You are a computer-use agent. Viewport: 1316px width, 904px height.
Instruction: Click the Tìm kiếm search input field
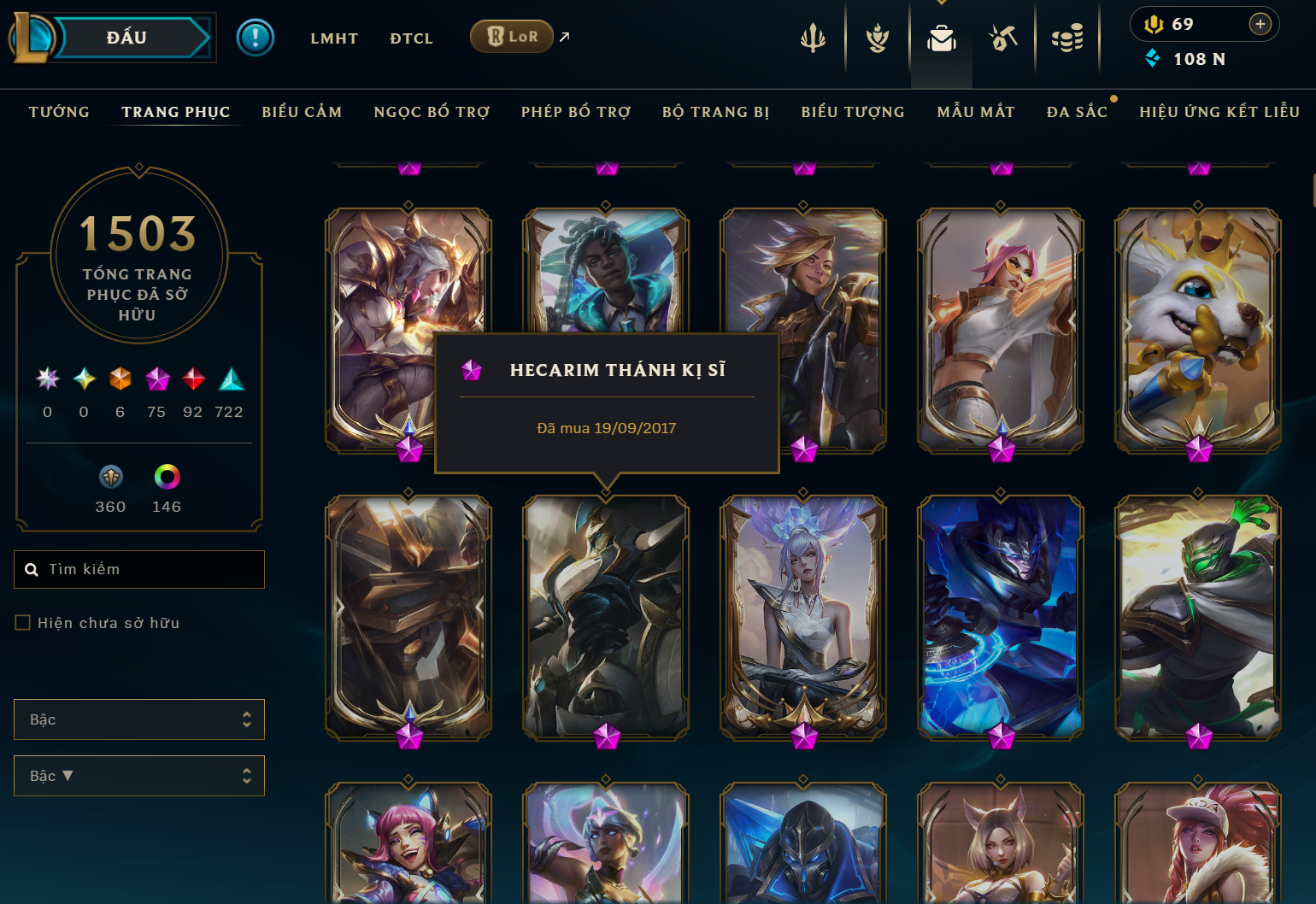[x=138, y=569]
